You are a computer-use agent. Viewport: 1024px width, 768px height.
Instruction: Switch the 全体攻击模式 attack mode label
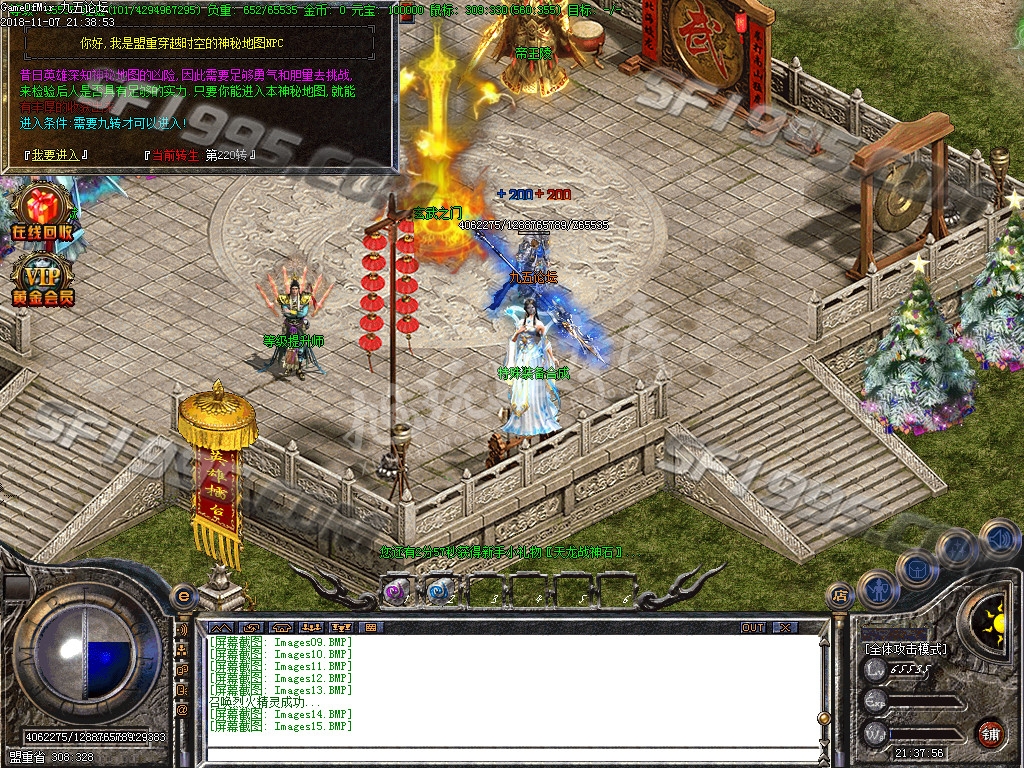tap(906, 649)
